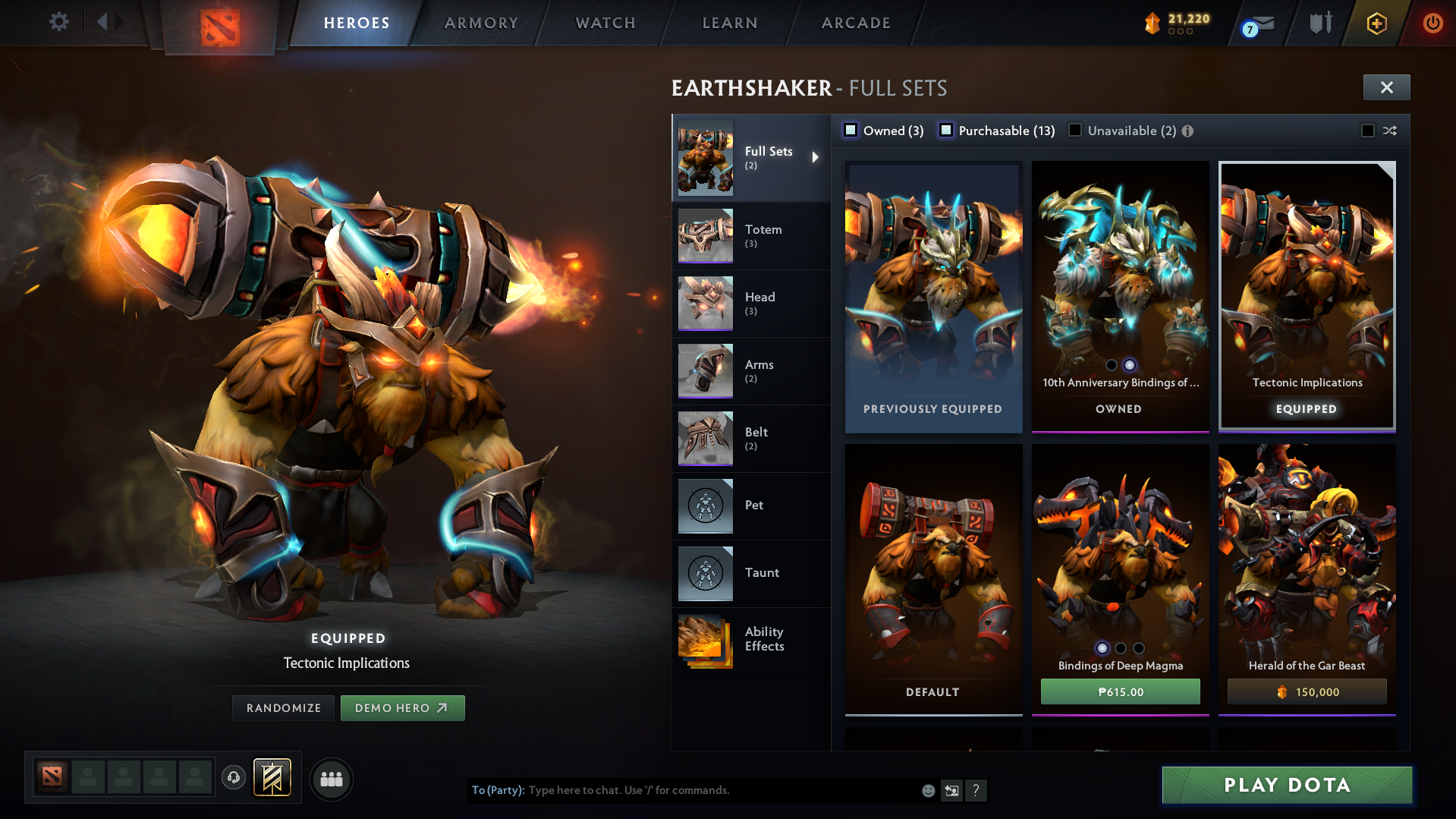Open the armory shield and sword icon
This screenshot has width=1456, height=819.
(1319, 22)
